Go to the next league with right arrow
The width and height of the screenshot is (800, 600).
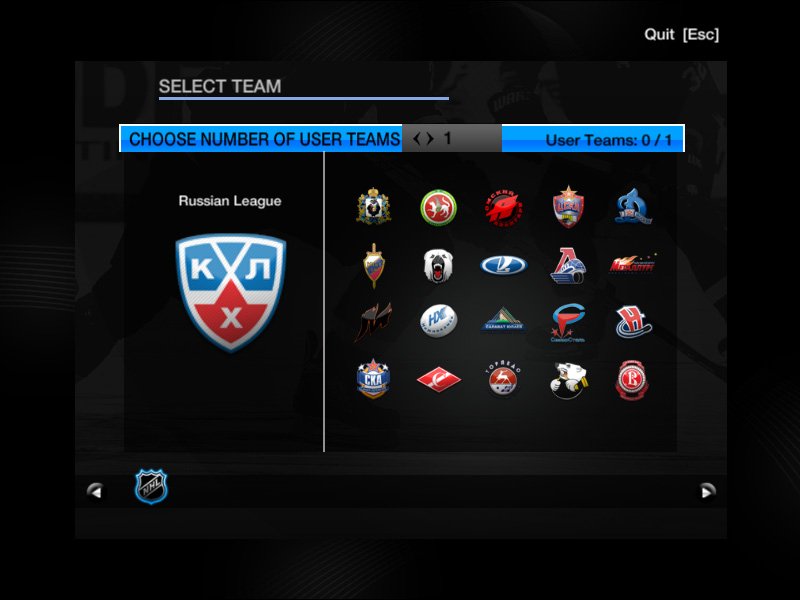708,490
